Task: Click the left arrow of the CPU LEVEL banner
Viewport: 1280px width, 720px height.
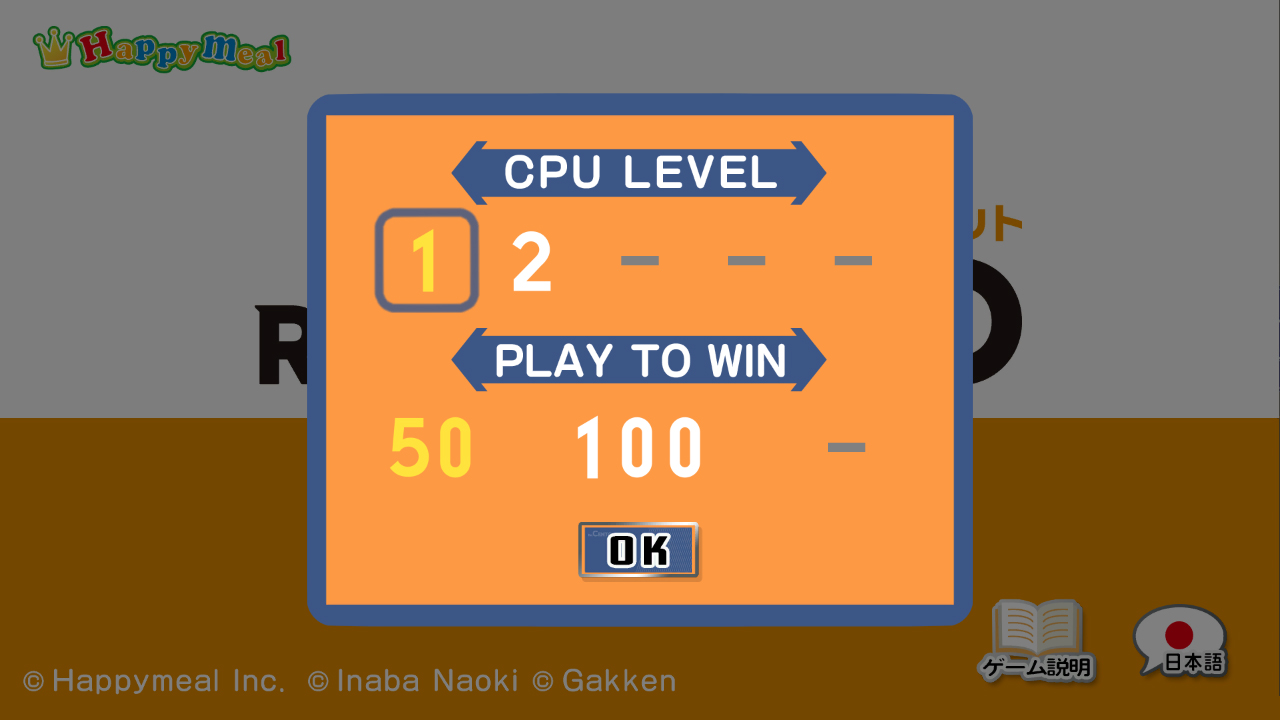Action: click(470, 172)
